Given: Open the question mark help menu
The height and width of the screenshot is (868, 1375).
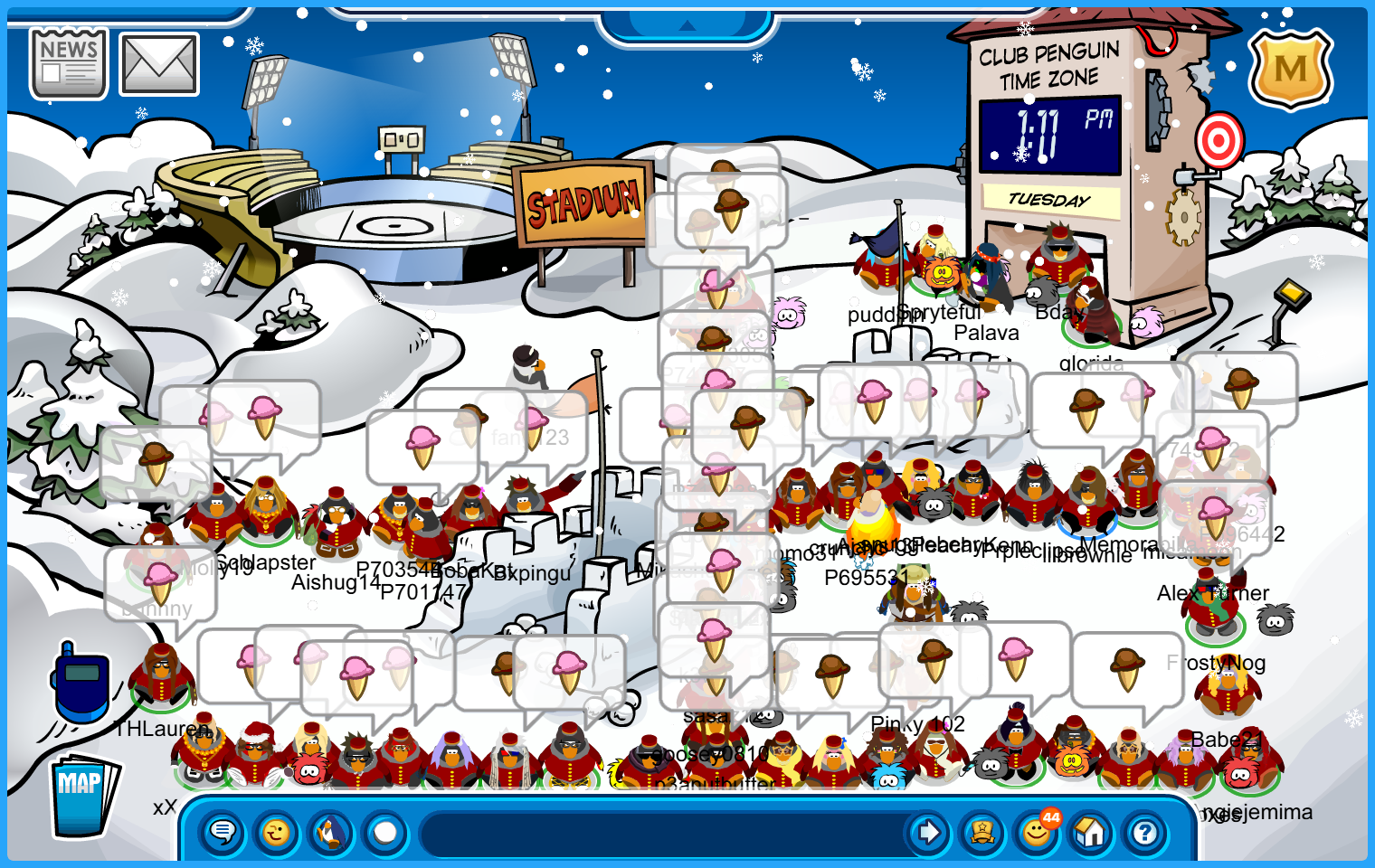Looking at the screenshot, I should [x=1145, y=832].
